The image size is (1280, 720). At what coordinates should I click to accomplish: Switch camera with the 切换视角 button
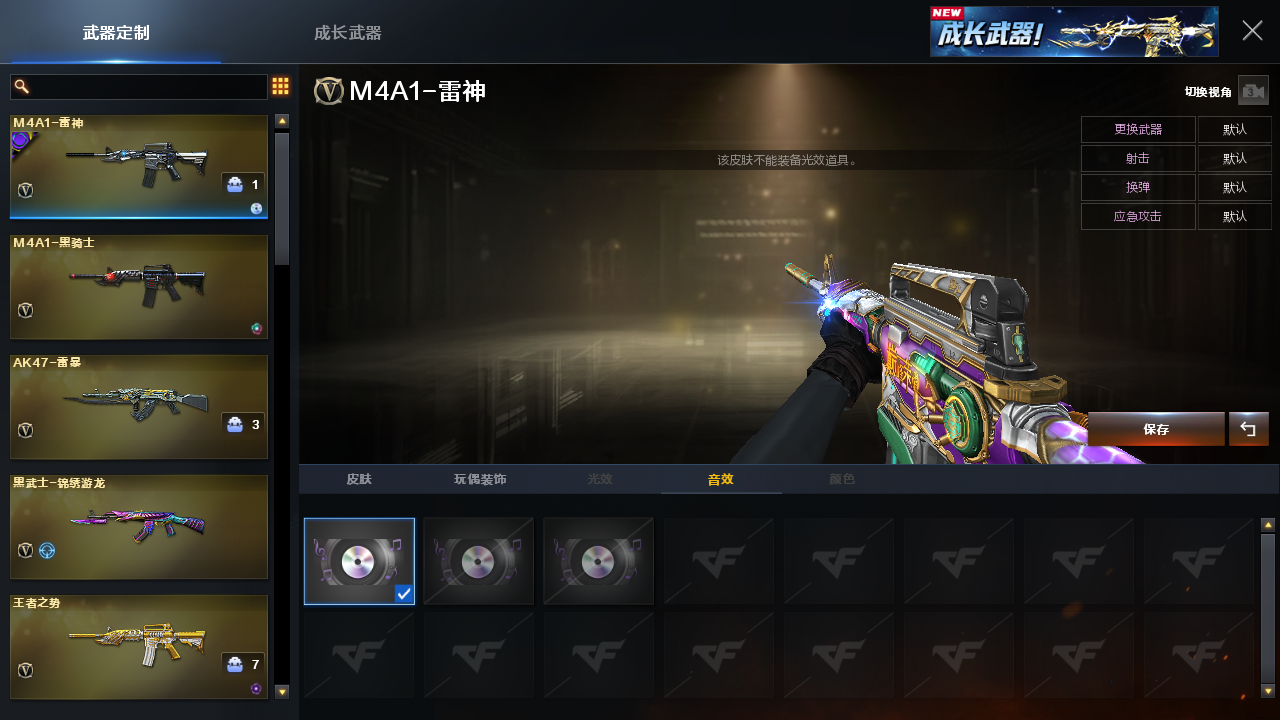pyautogui.click(x=1253, y=91)
